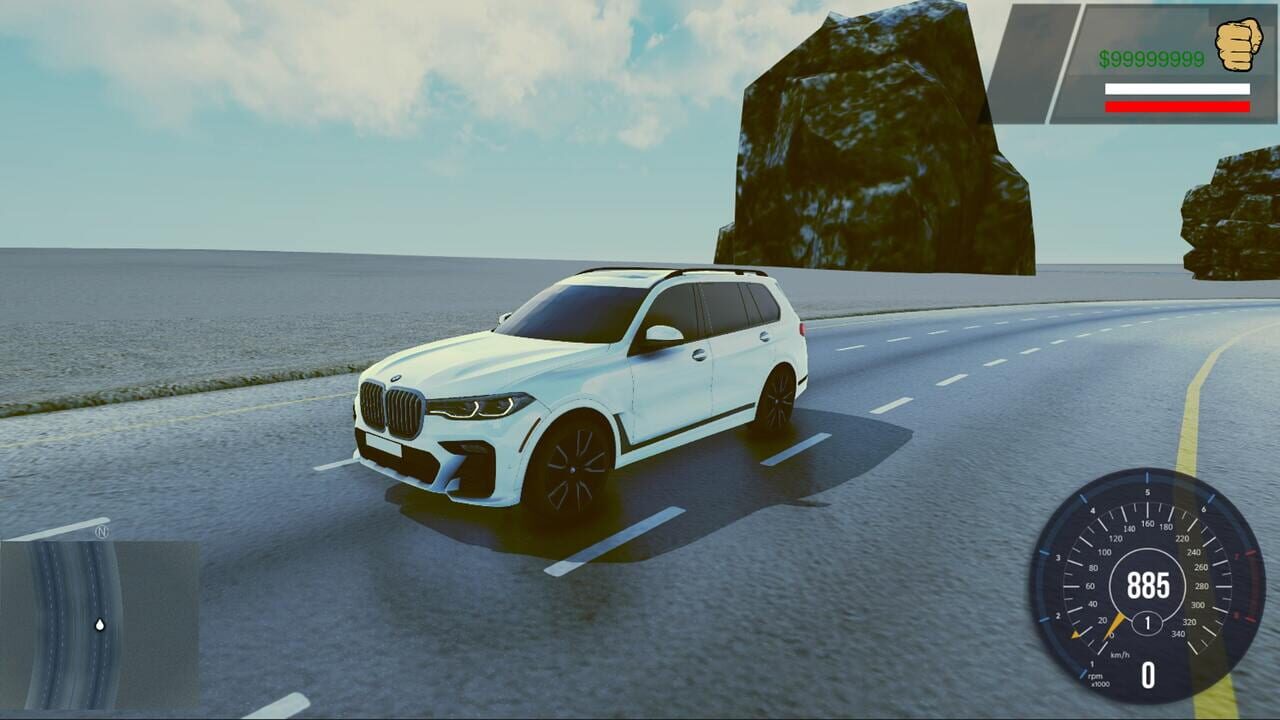The image size is (1280, 720).
Task: Click the speed readout showing 0
Action: tap(1147, 675)
